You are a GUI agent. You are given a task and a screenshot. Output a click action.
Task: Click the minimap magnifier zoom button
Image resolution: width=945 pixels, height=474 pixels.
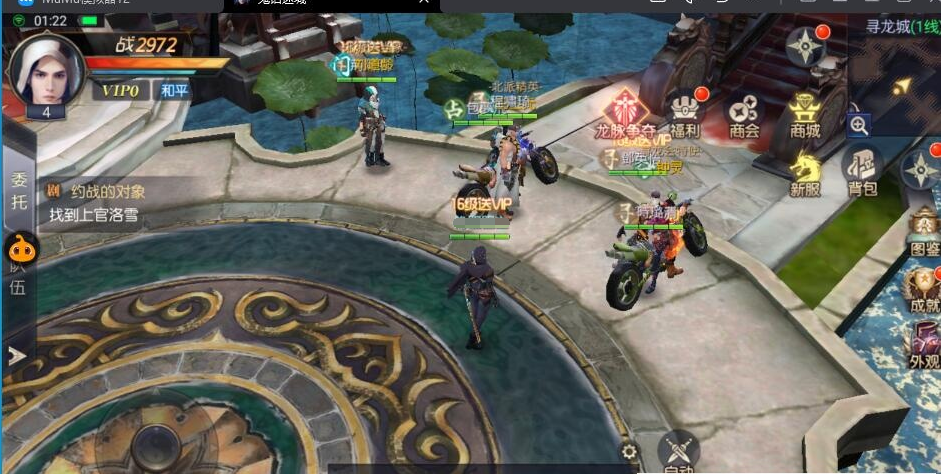click(x=859, y=125)
